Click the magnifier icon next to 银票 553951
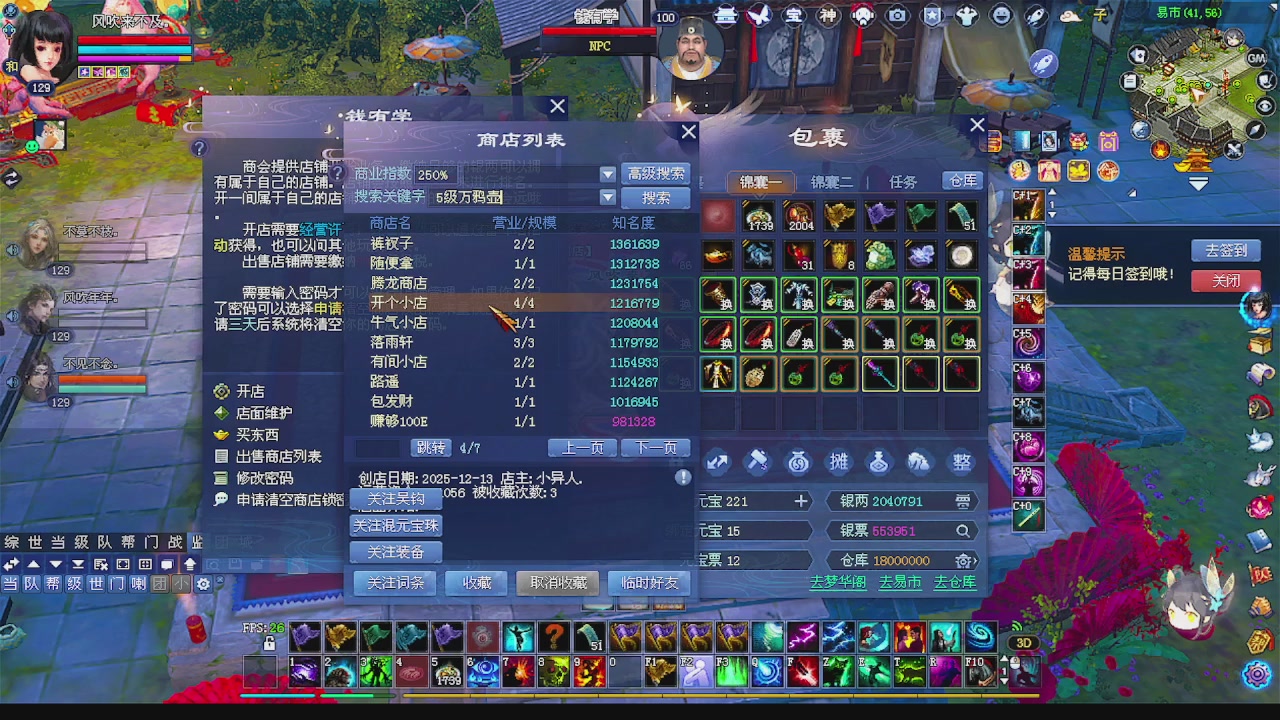This screenshot has width=1280, height=720. (x=963, y=532)
